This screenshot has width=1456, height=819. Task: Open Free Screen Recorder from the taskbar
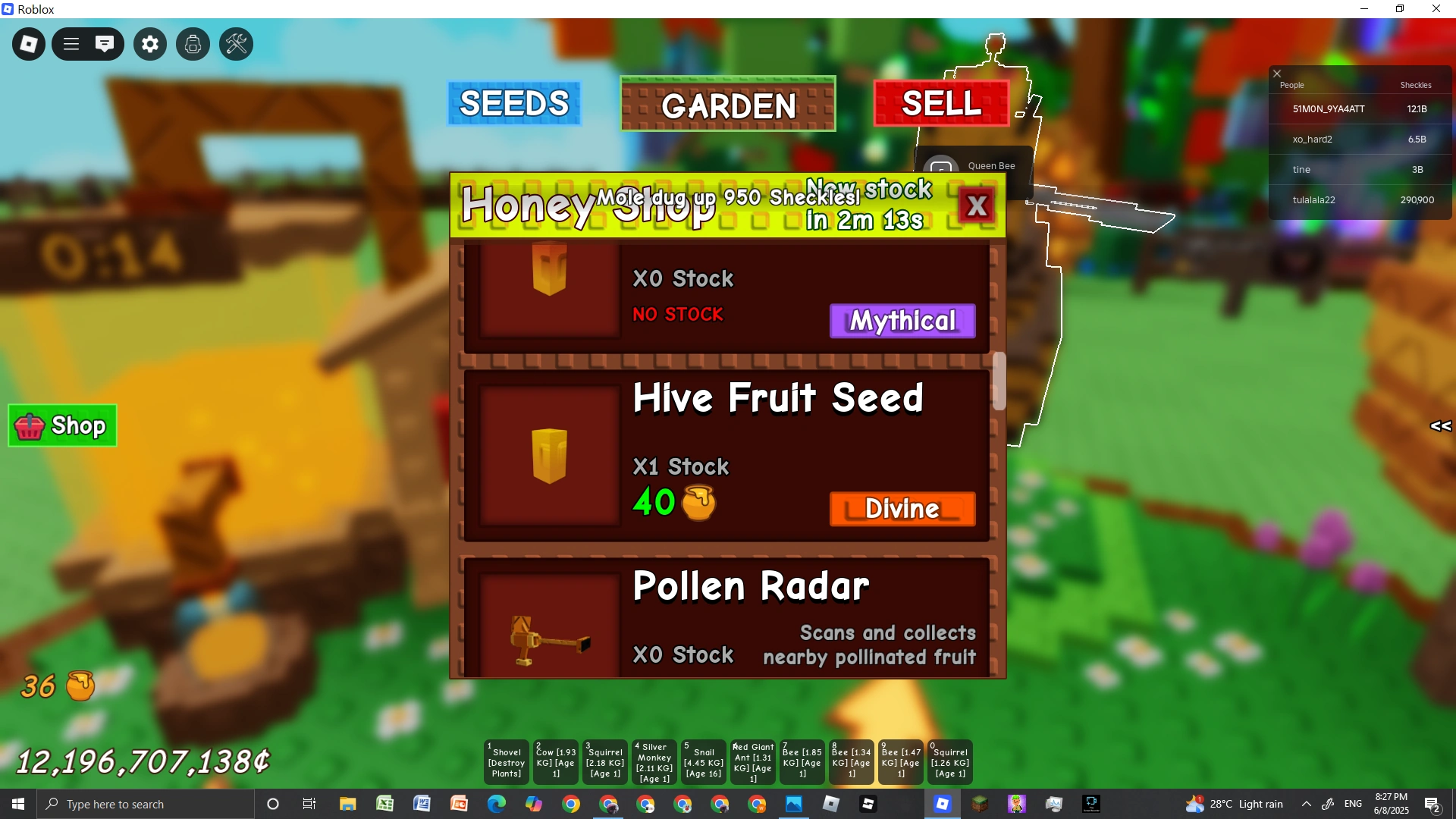pos(1090,803)
